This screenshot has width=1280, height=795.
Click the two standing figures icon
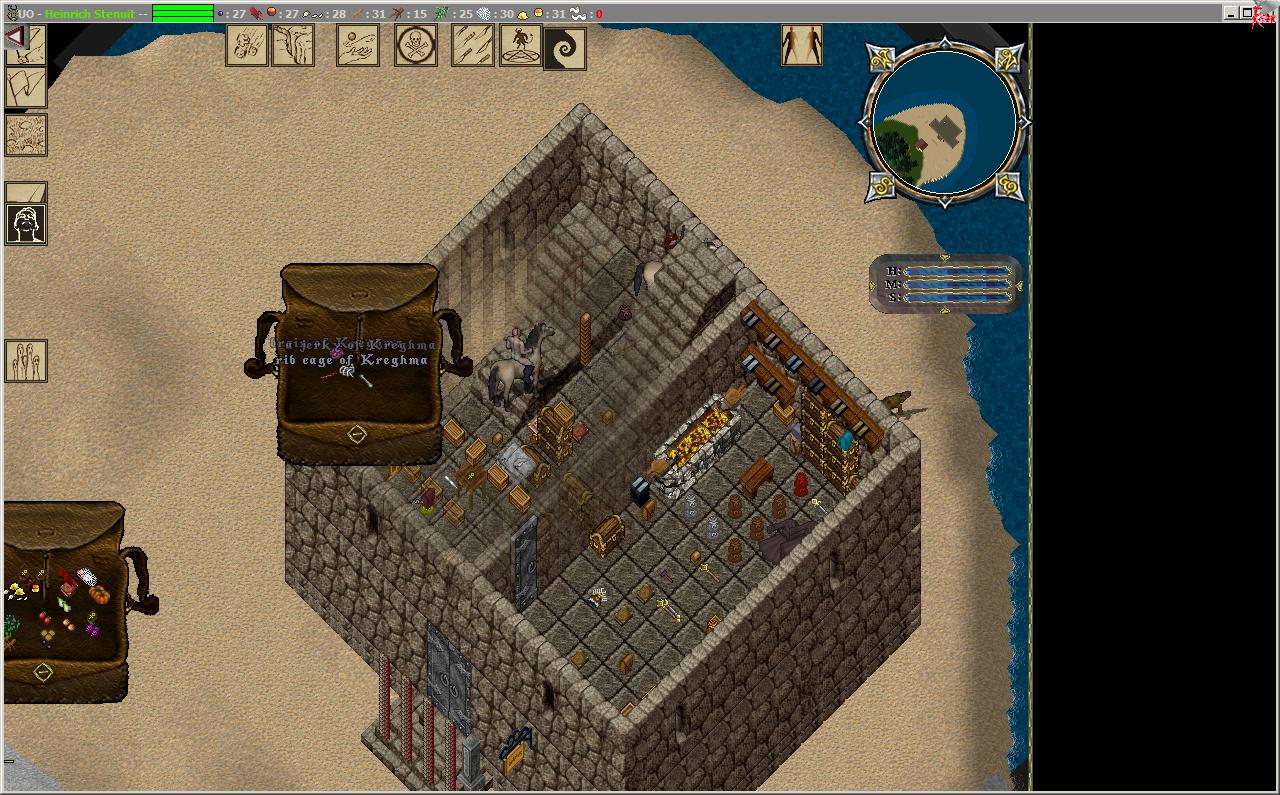(x=802, y=45)
